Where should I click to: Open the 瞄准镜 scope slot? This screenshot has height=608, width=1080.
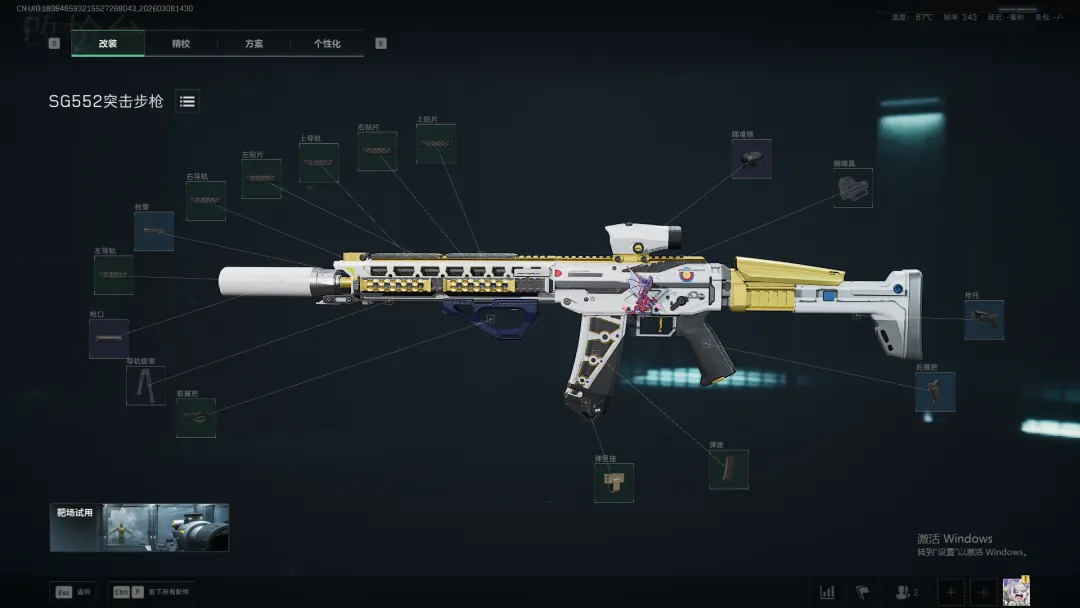(751, 159)
